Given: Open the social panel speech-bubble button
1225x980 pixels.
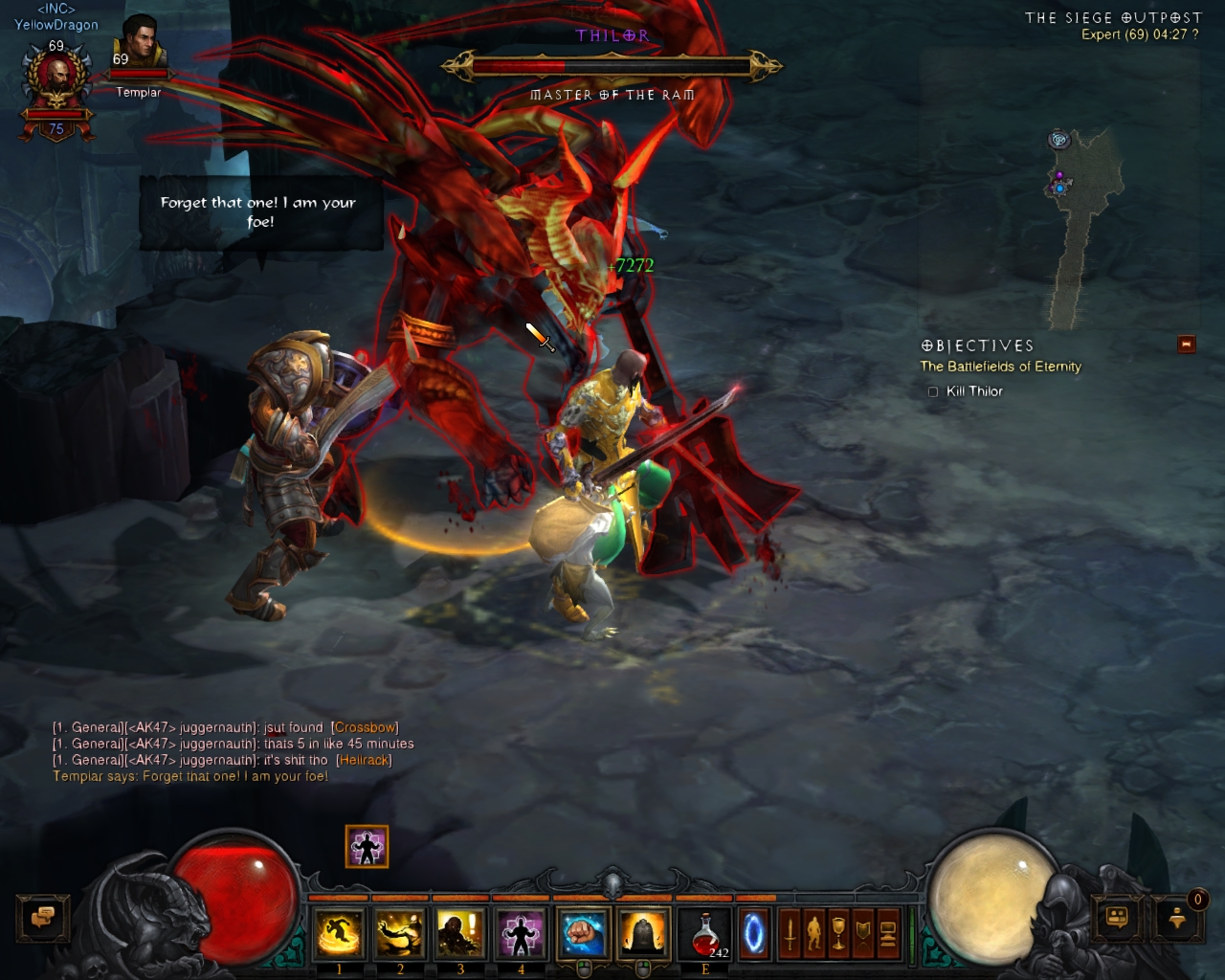Looking at the screenshot, I should click(x=1116, y=918).
